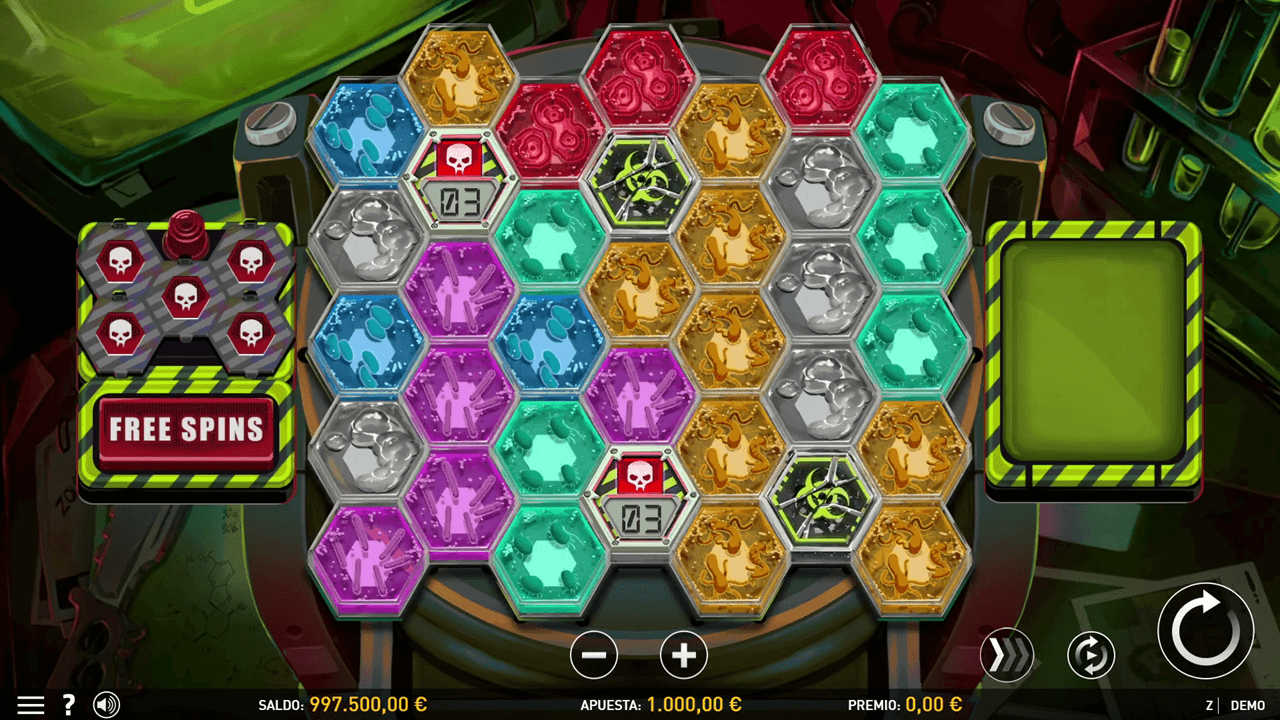The width and height of the screenshot is (1280, 720).
Task: Decrease the bet with the minus button
Action: coord(594,656)
